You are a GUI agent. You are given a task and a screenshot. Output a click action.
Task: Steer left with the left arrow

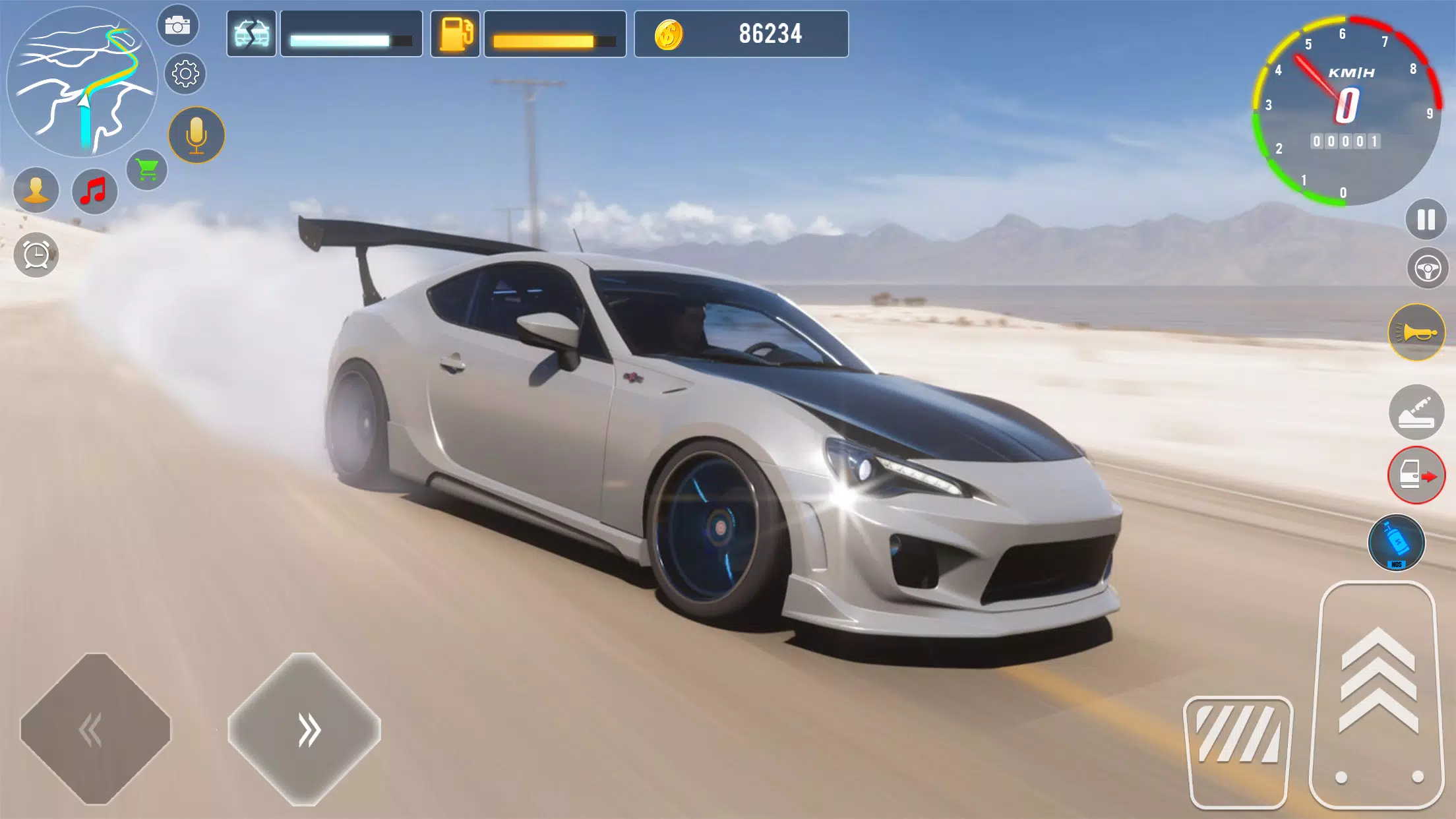(96, 729)
